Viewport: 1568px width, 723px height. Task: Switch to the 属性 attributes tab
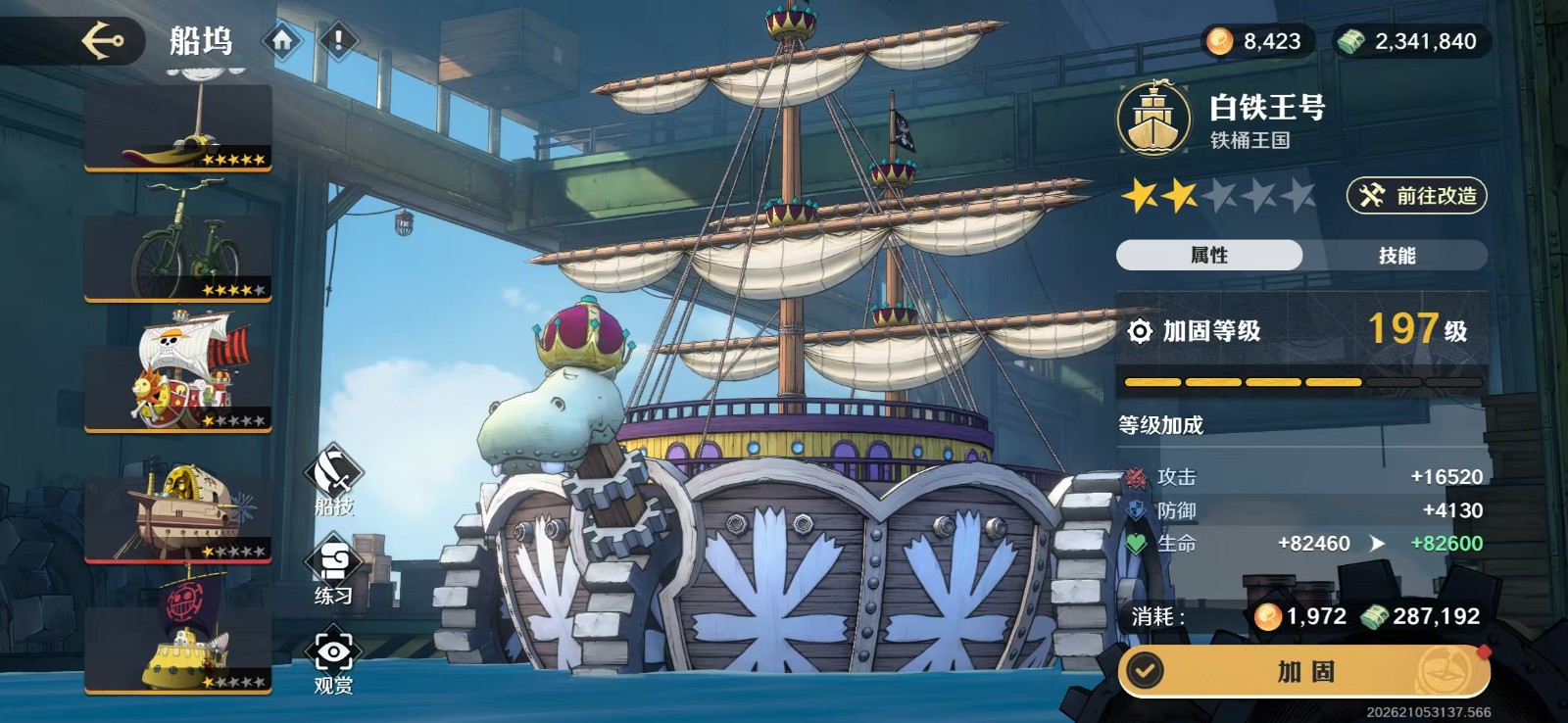1209,256
